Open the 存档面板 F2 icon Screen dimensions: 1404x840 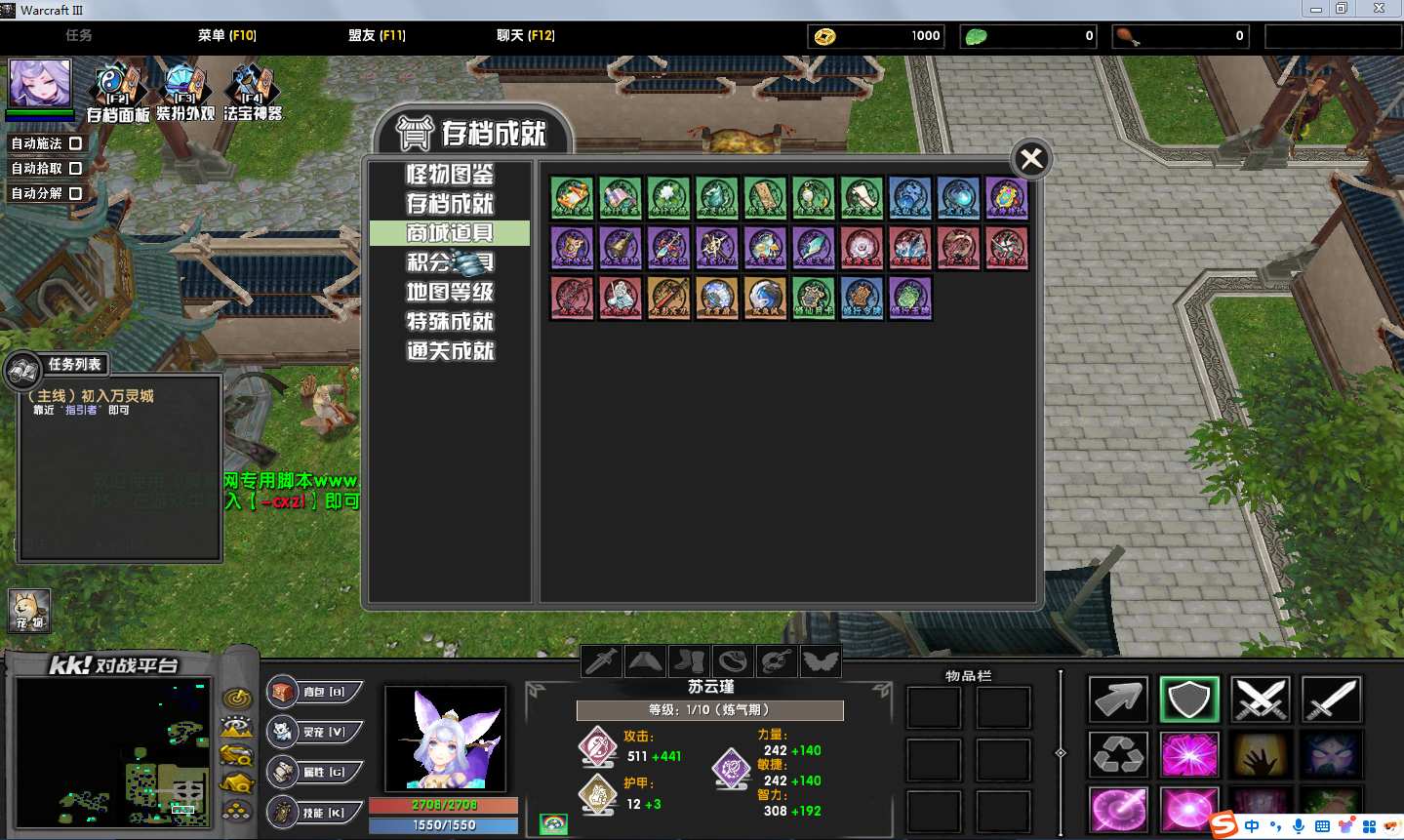point(118,90)
